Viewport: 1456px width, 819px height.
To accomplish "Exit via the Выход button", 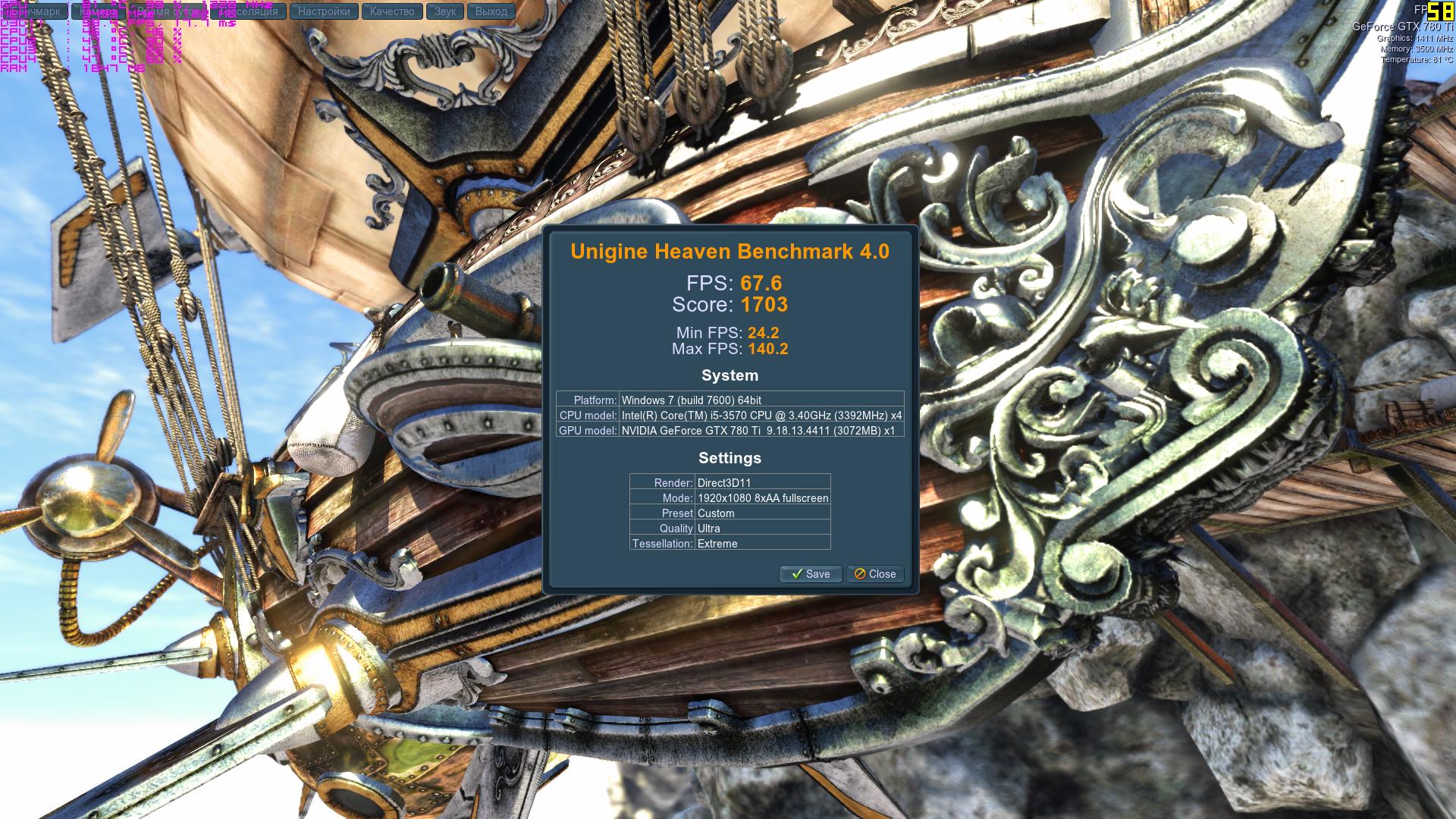I will [x=491, y=11].
